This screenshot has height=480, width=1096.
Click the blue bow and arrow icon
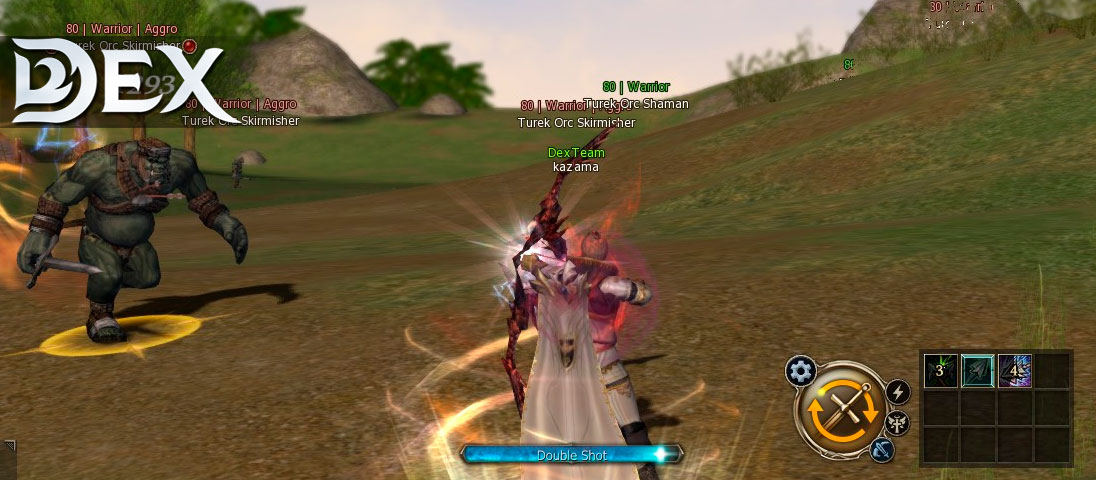click(881, 449)
